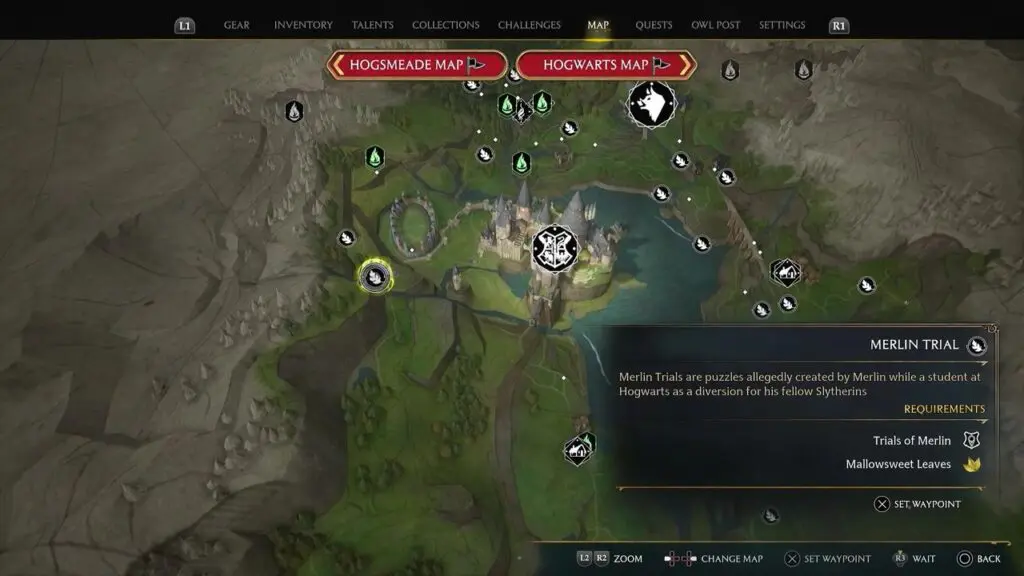
Task: Open the Settings tab
Action: click(x=782, y=25)
